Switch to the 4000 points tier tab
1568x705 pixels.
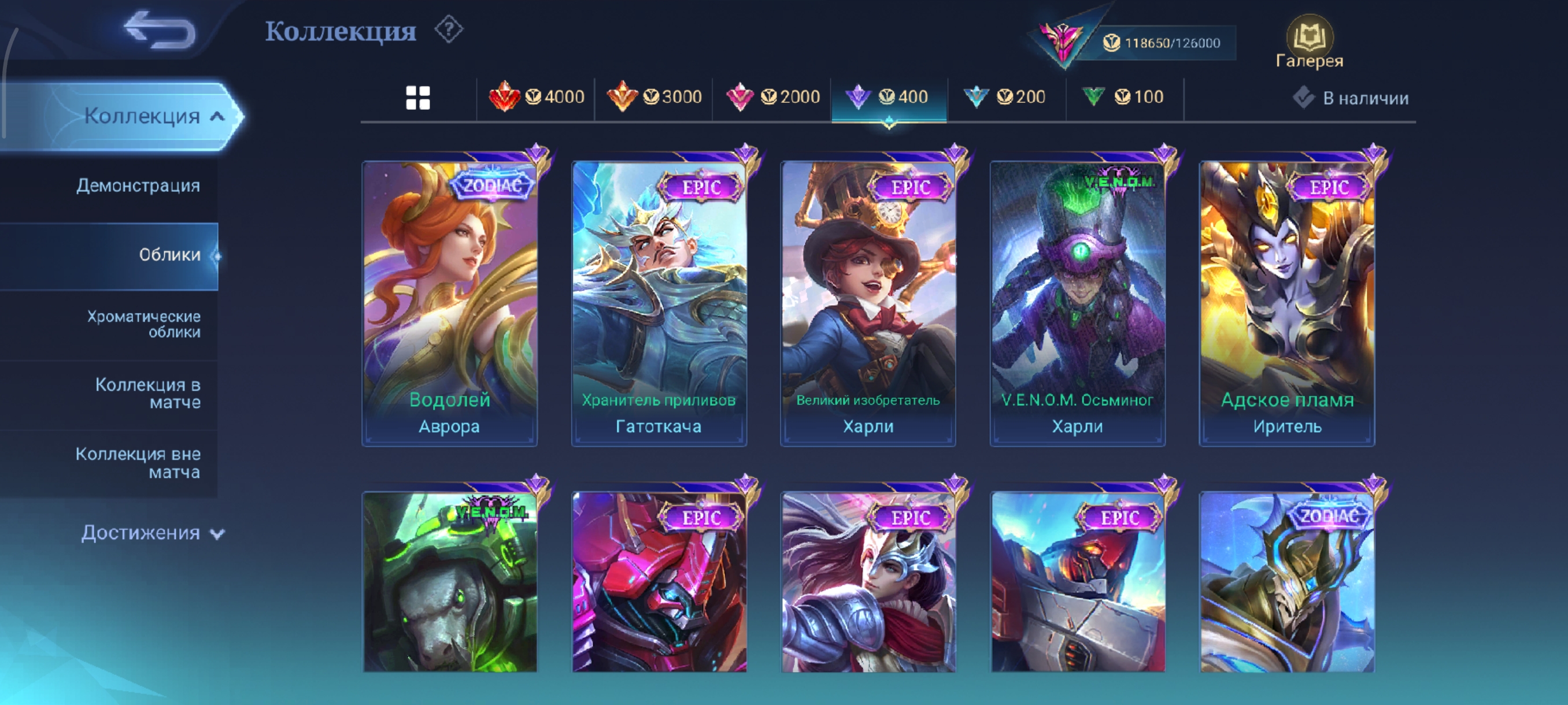537,97
